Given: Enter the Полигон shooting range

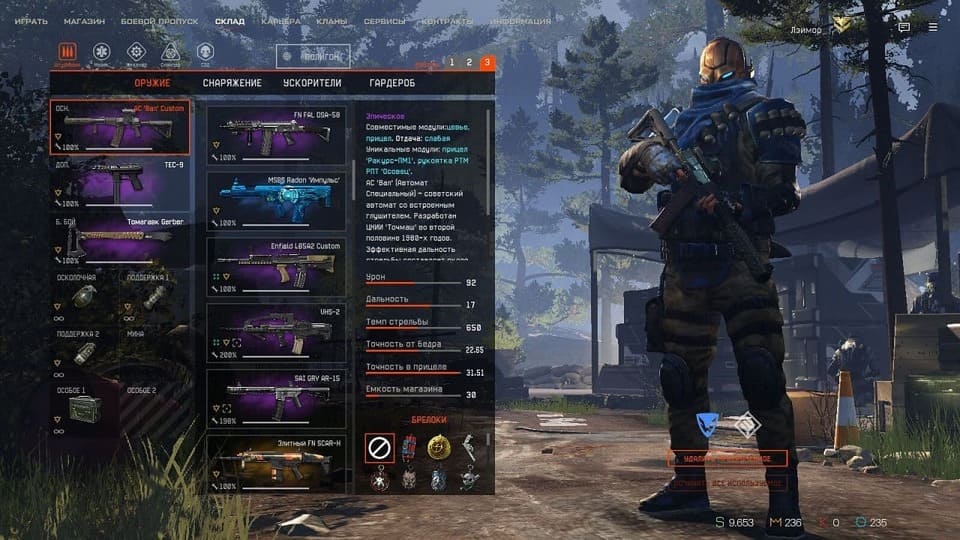Looking at the screenshot, I should (313, 56).
